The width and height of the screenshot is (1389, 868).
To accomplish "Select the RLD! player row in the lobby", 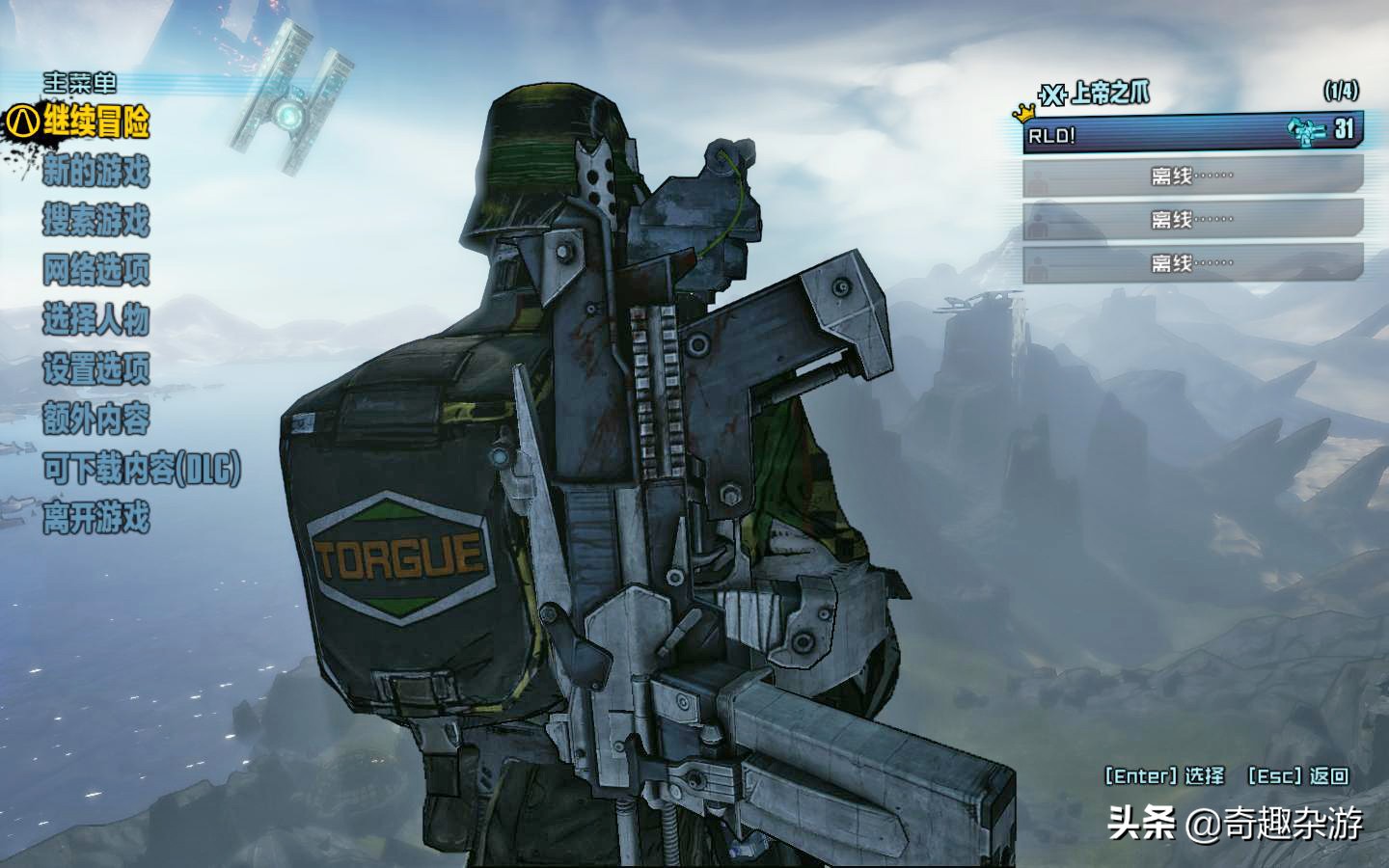I will (x=1192, y=133).
